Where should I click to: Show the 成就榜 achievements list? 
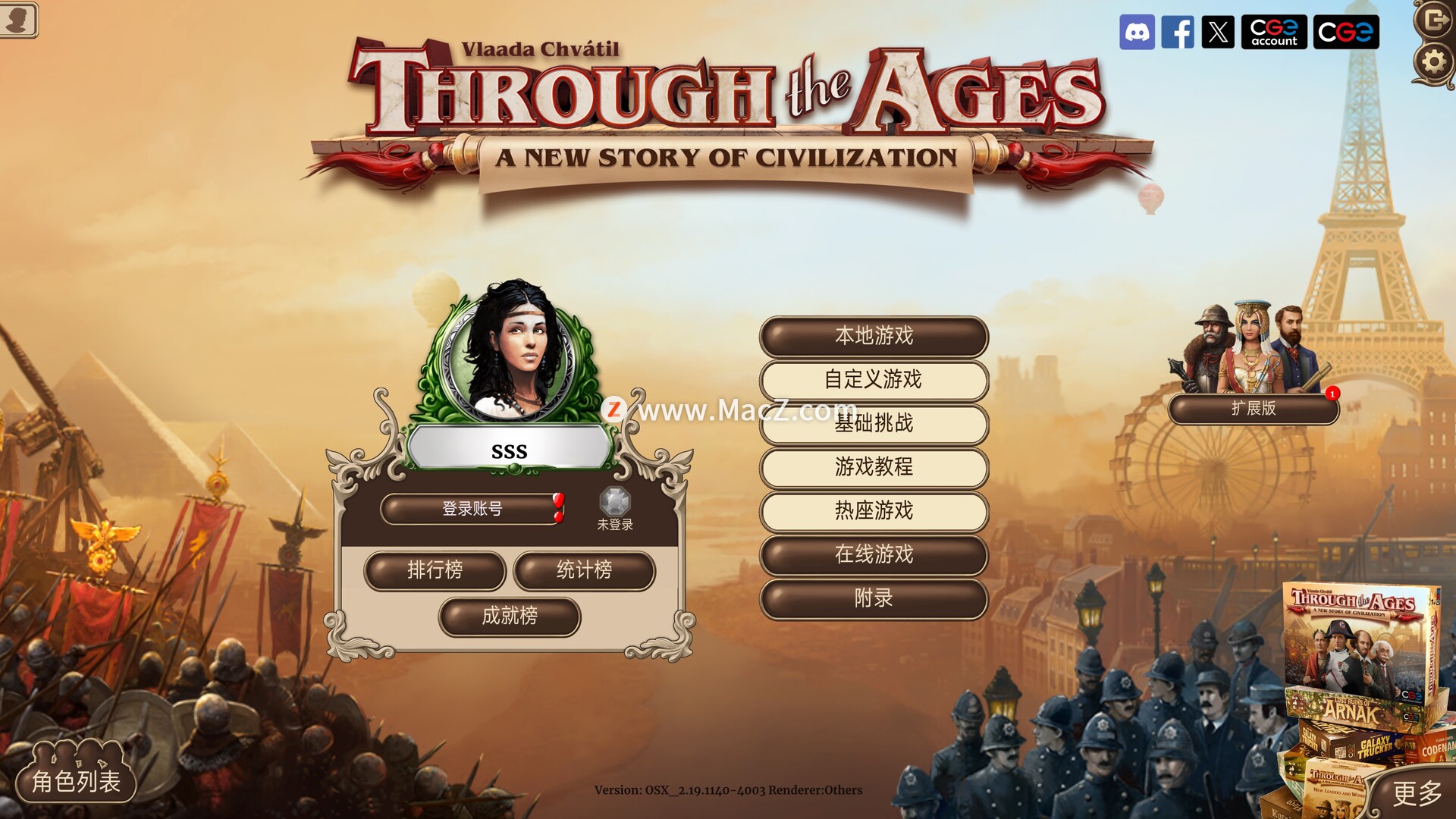click(x=510, y=616)
